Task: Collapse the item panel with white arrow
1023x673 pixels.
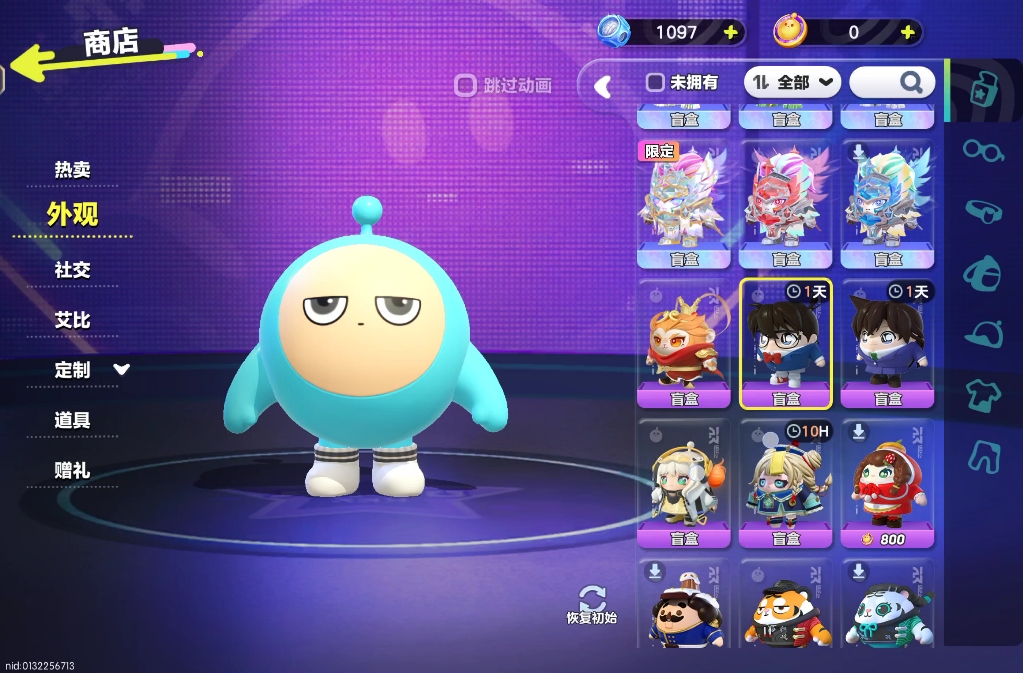Action: [x=603, y=87]
